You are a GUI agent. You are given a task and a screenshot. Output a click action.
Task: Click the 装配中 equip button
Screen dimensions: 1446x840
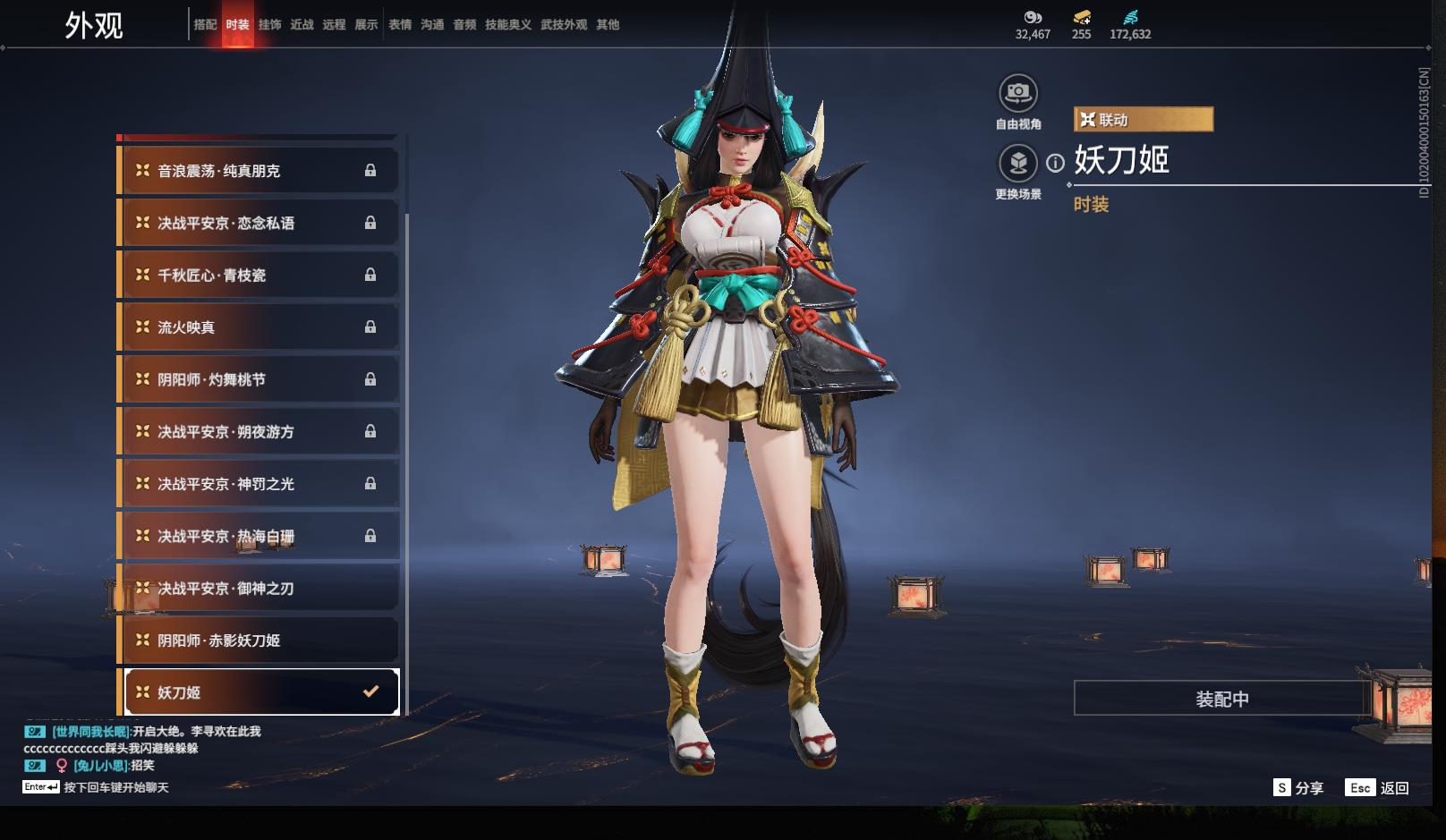(1222, 699)
